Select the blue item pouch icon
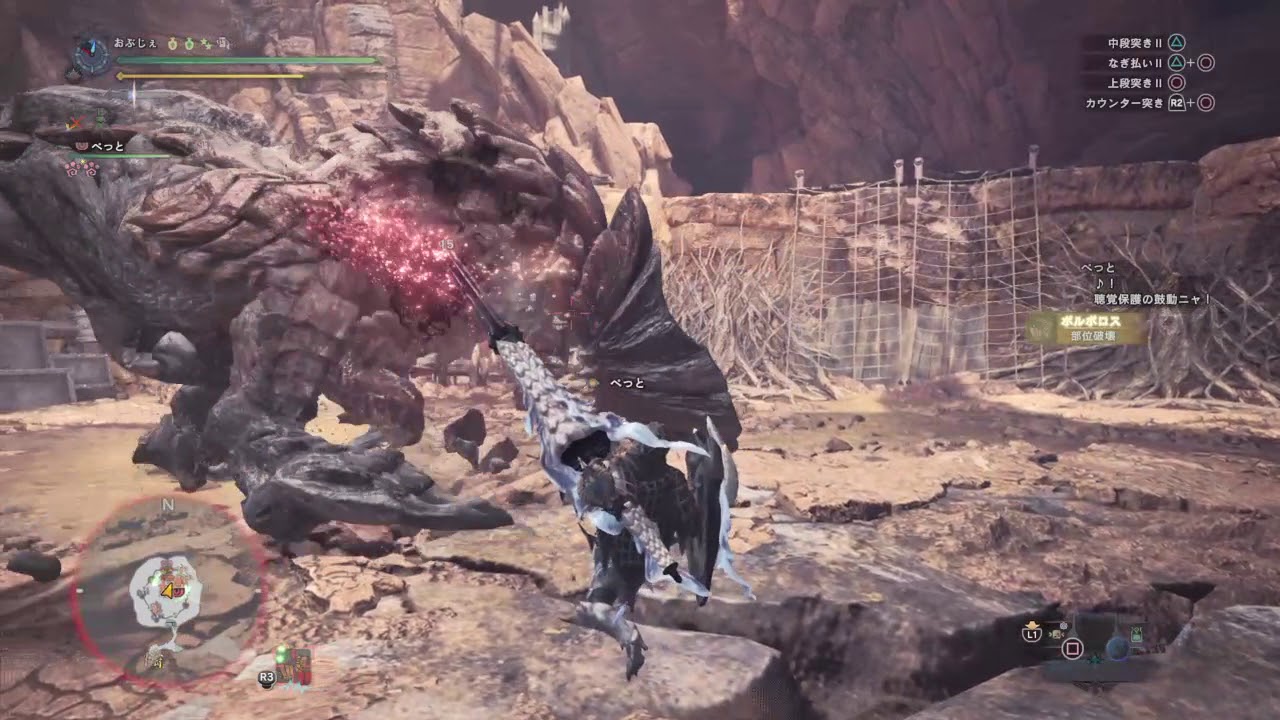The height and width of the screenshot is (720, 1280). [x=1117, y=648]
